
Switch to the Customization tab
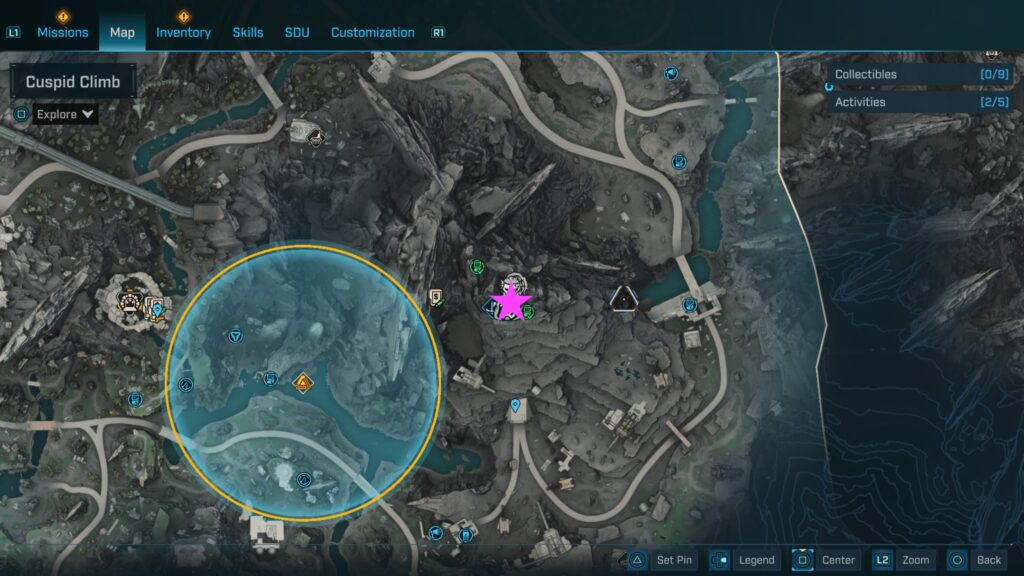point(372,32)
